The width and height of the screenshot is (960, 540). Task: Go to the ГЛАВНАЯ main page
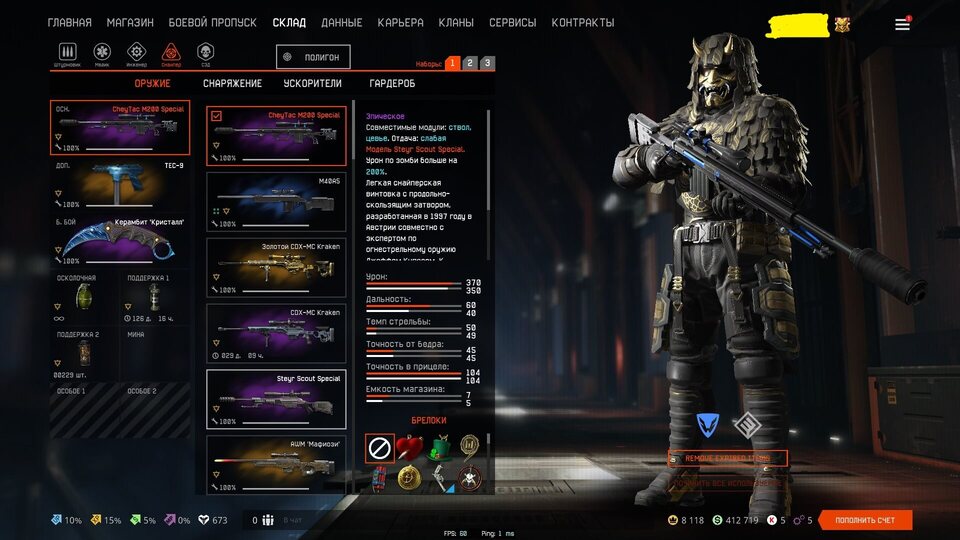pos(69,22)
